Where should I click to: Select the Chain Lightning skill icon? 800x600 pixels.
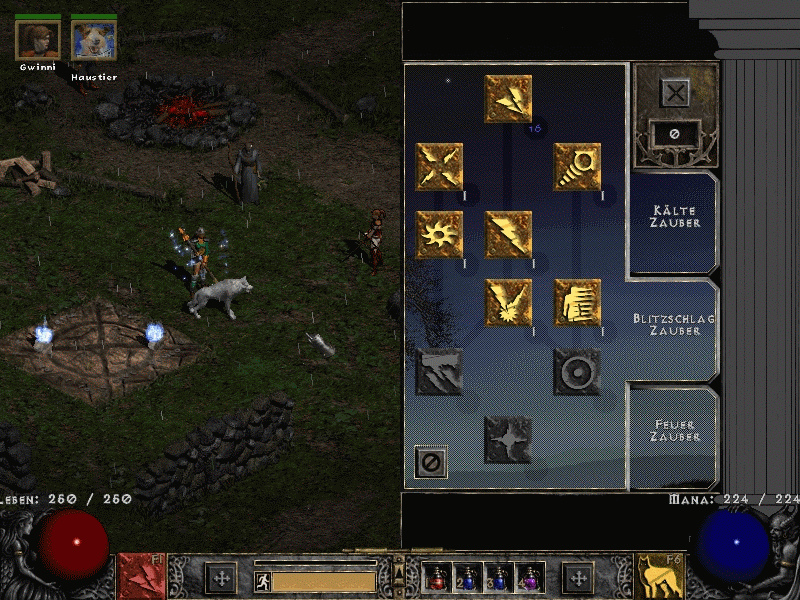pyautogui.click(x=508, y=303)
